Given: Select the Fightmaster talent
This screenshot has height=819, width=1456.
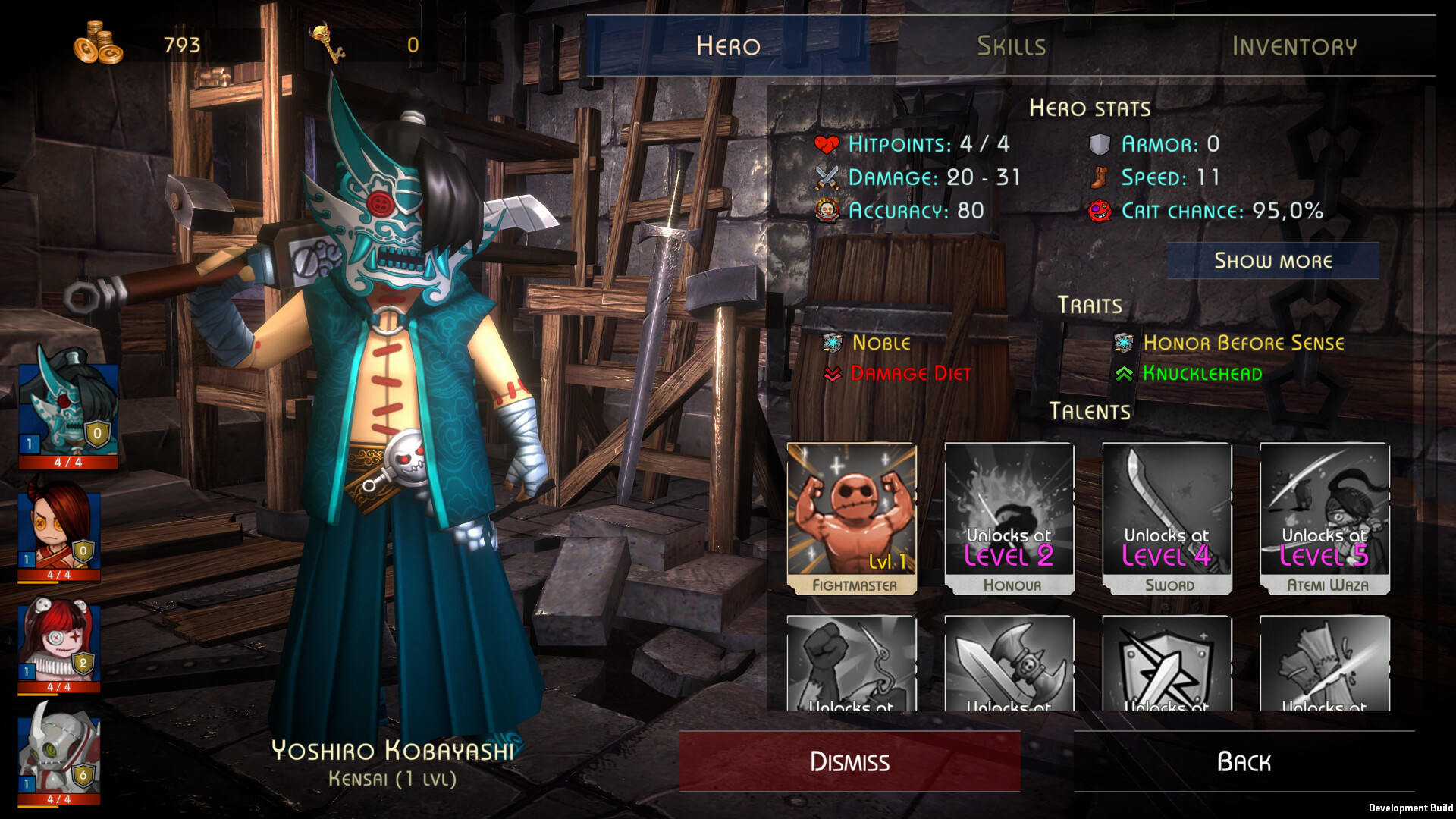Looking at the screenshot, I should coord(852,518).
